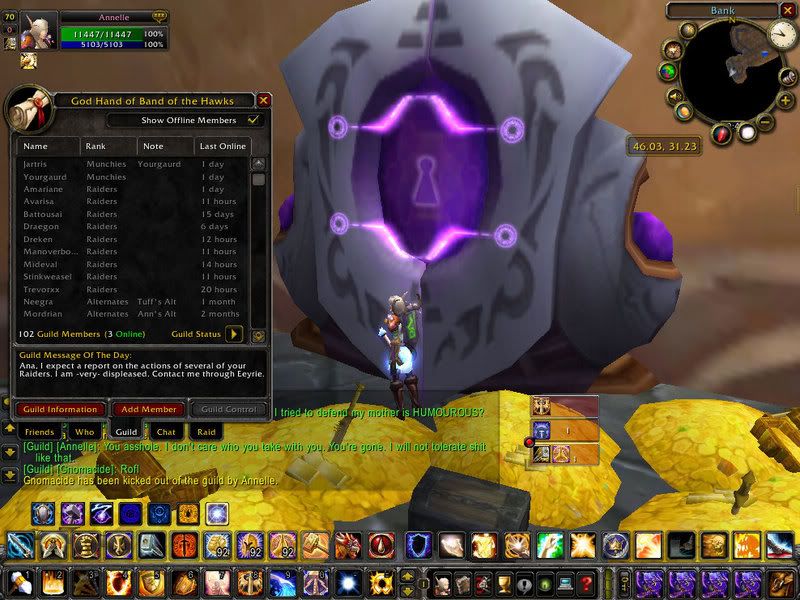Screen dimensions: 800x600
Task: Toggle the Show Offline Members checkbox
Action: tap(254, 120)
